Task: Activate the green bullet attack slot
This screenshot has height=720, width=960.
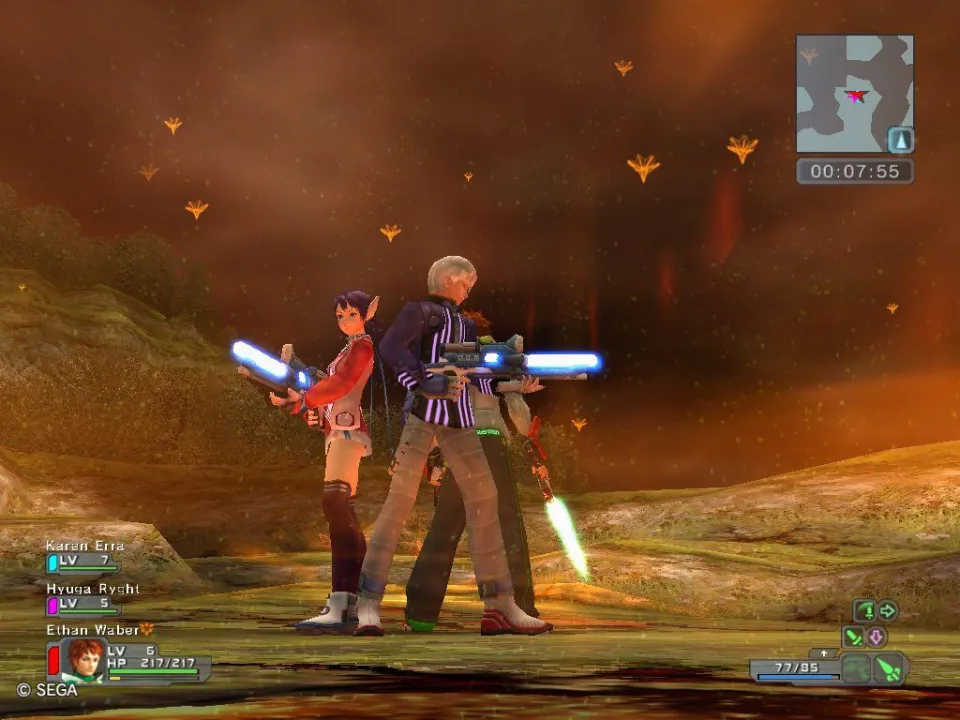Action: 889,668
